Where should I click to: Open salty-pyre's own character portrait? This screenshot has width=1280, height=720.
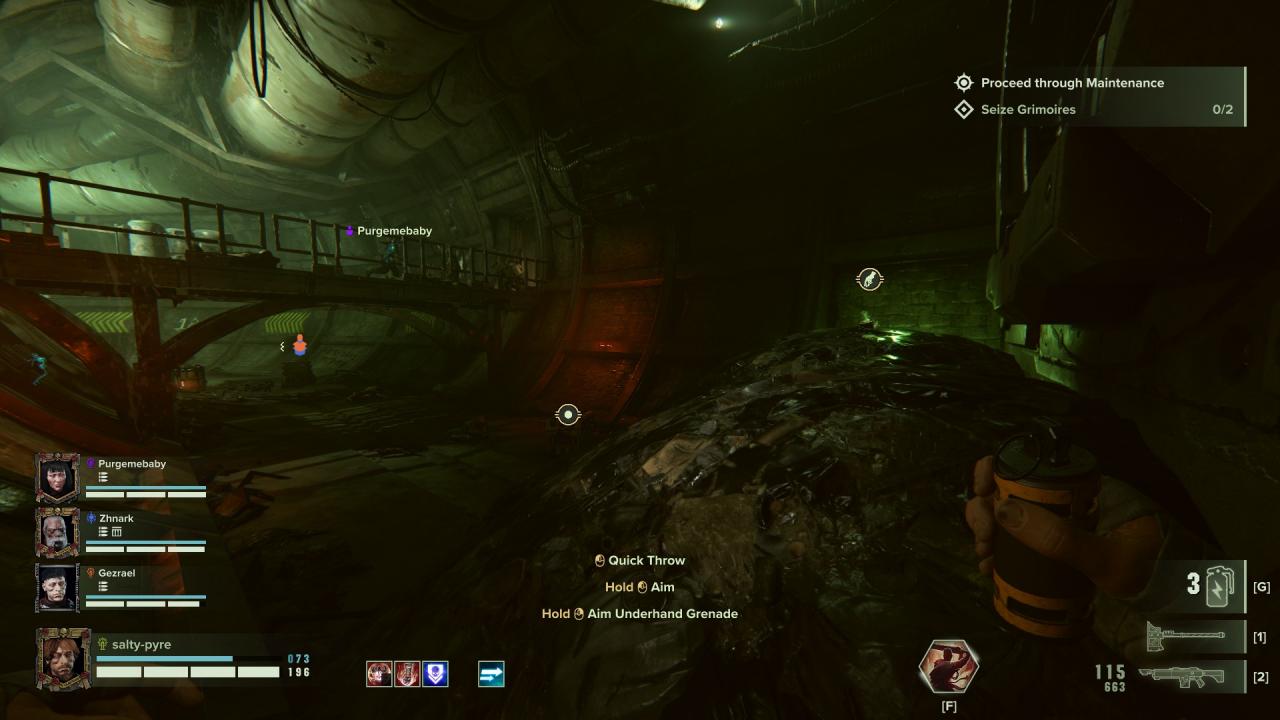pyautogui.click(x=63, y=658)
